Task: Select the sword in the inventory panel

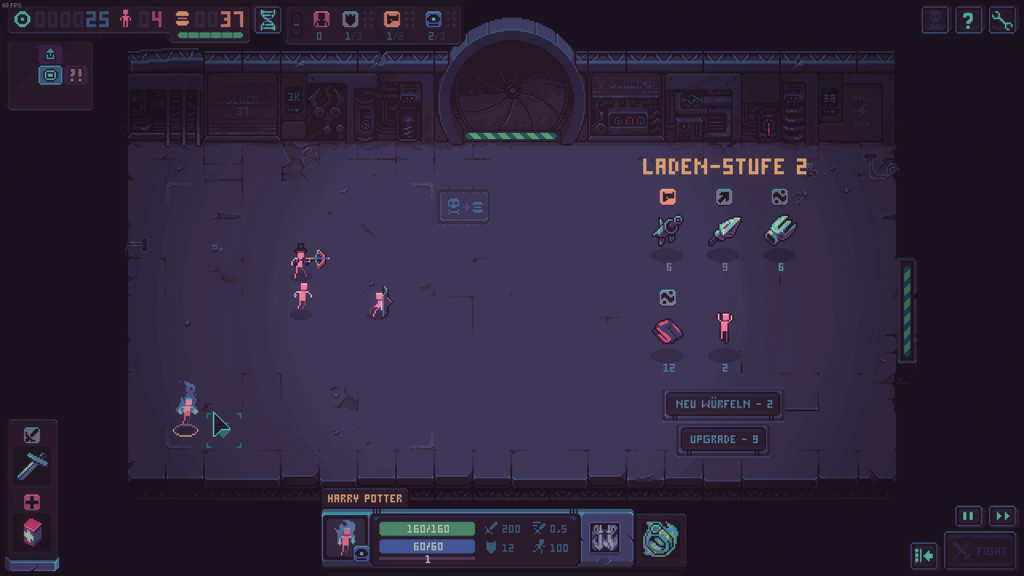Action: point(32,464)
